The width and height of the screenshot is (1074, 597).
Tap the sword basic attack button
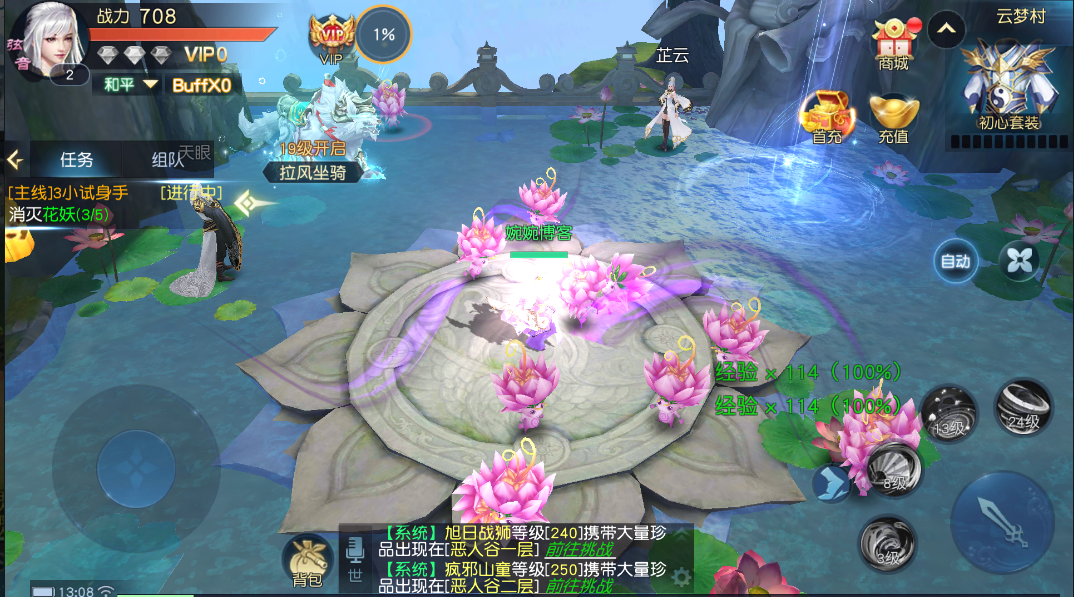[1002, 521]
